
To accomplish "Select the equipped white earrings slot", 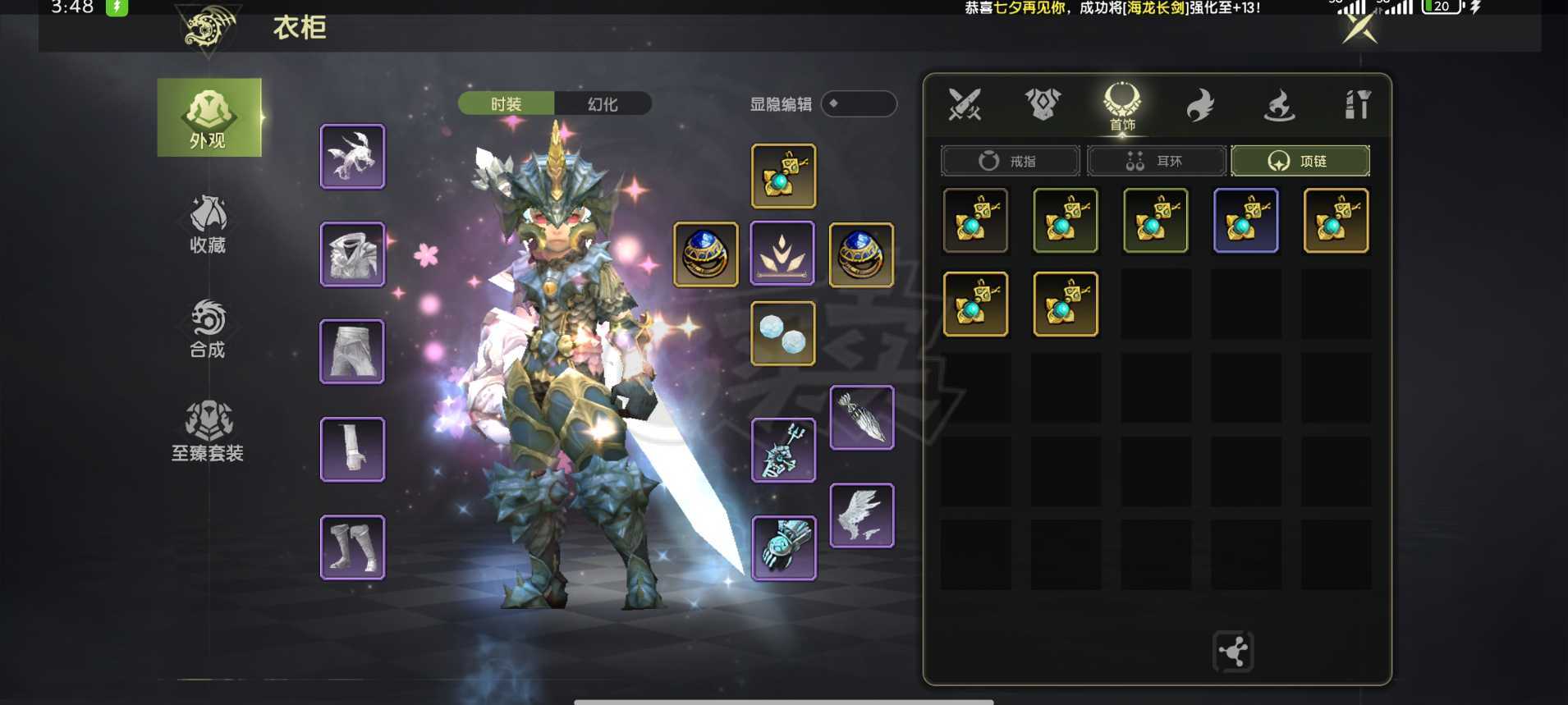I will tap(783, 333).
